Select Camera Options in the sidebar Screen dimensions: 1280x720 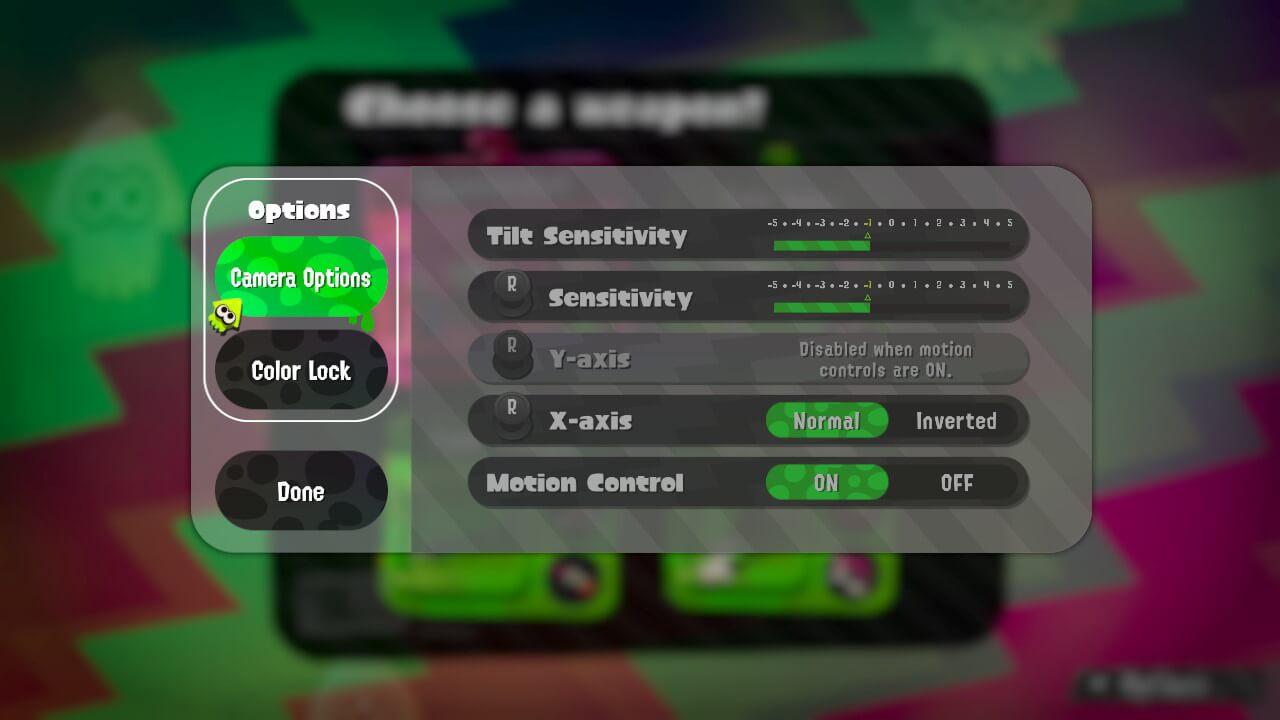pyautogui.click(x=300, y=279)
